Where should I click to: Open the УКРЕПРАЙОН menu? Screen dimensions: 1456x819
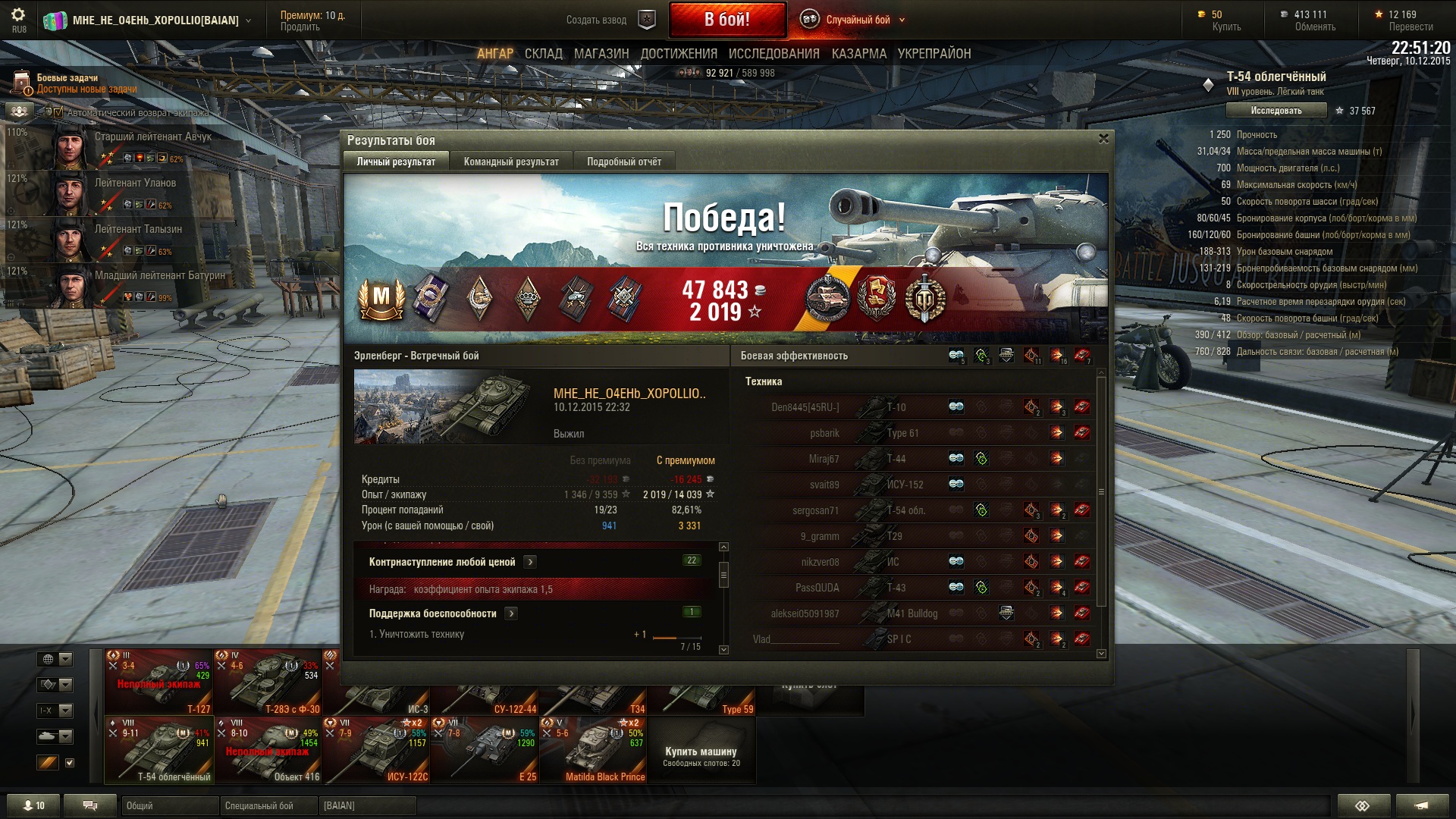click(x=934, y=54)
